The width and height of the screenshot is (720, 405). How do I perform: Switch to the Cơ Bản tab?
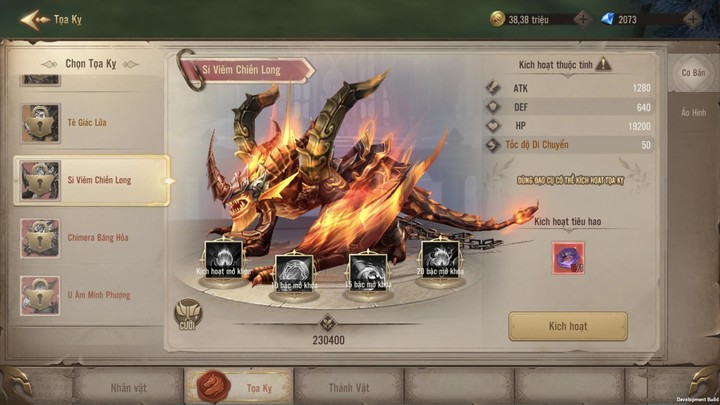point(693,73)
